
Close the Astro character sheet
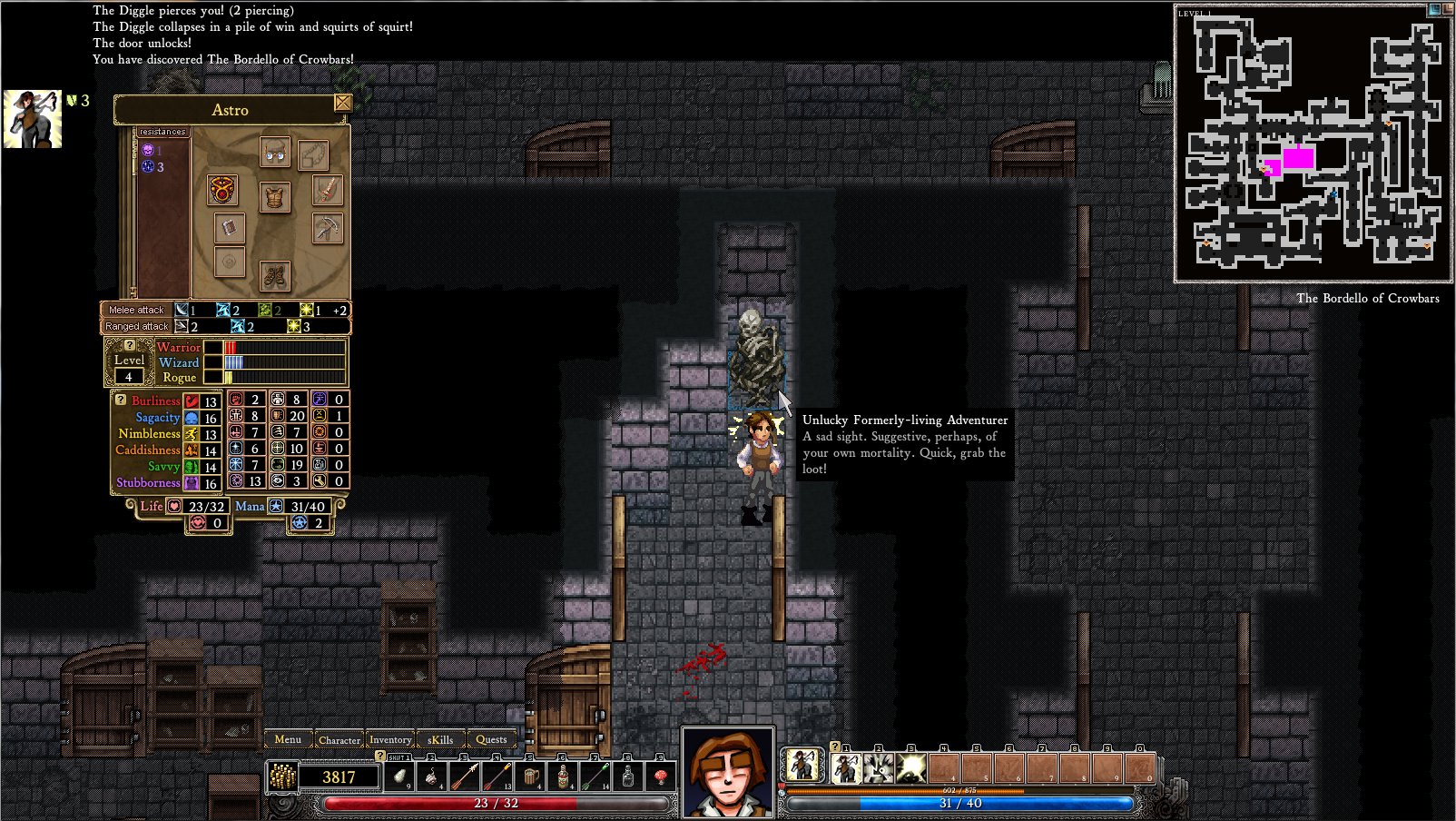(x=343, y=103)
